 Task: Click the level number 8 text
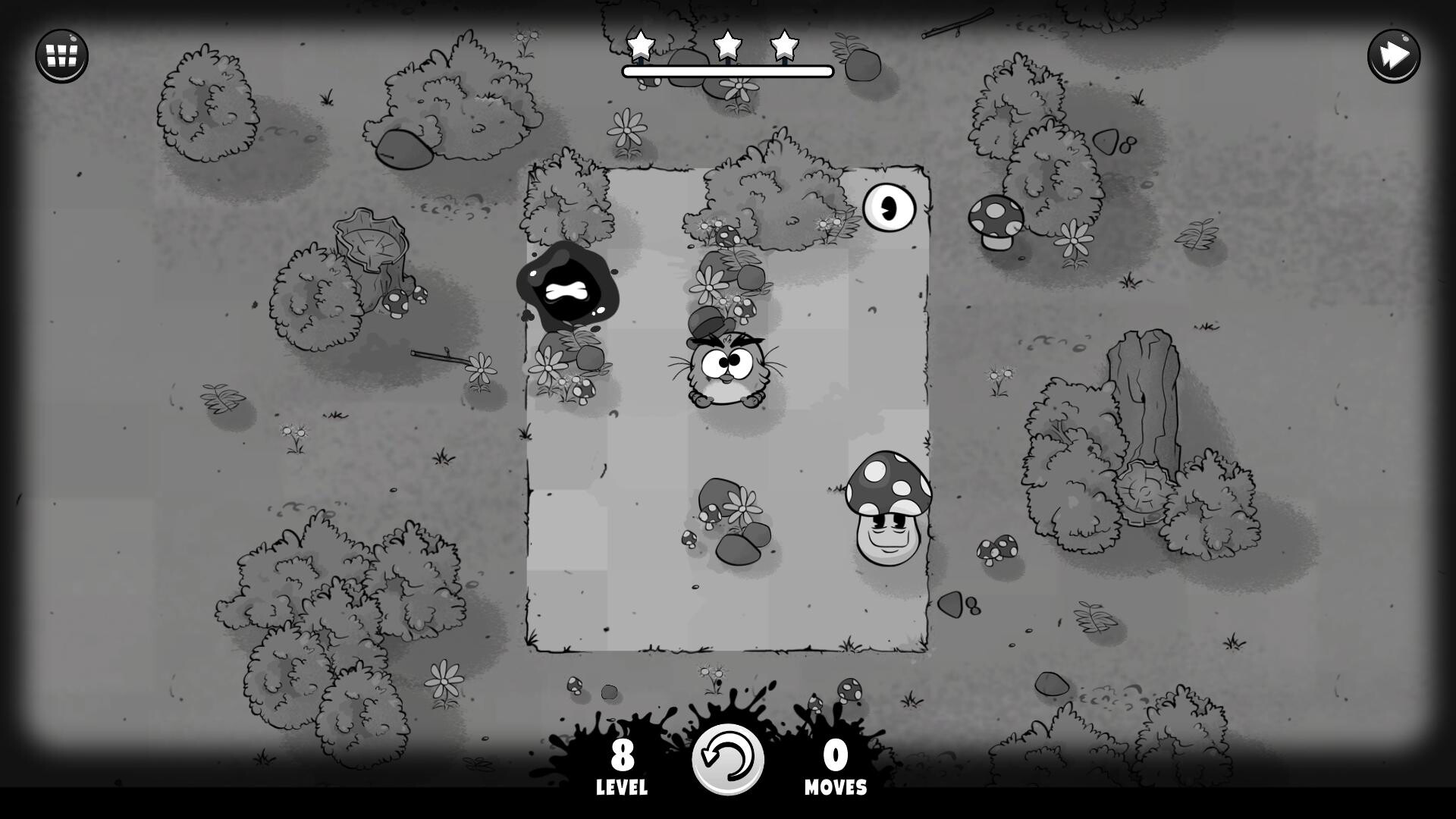coord(622,756)
